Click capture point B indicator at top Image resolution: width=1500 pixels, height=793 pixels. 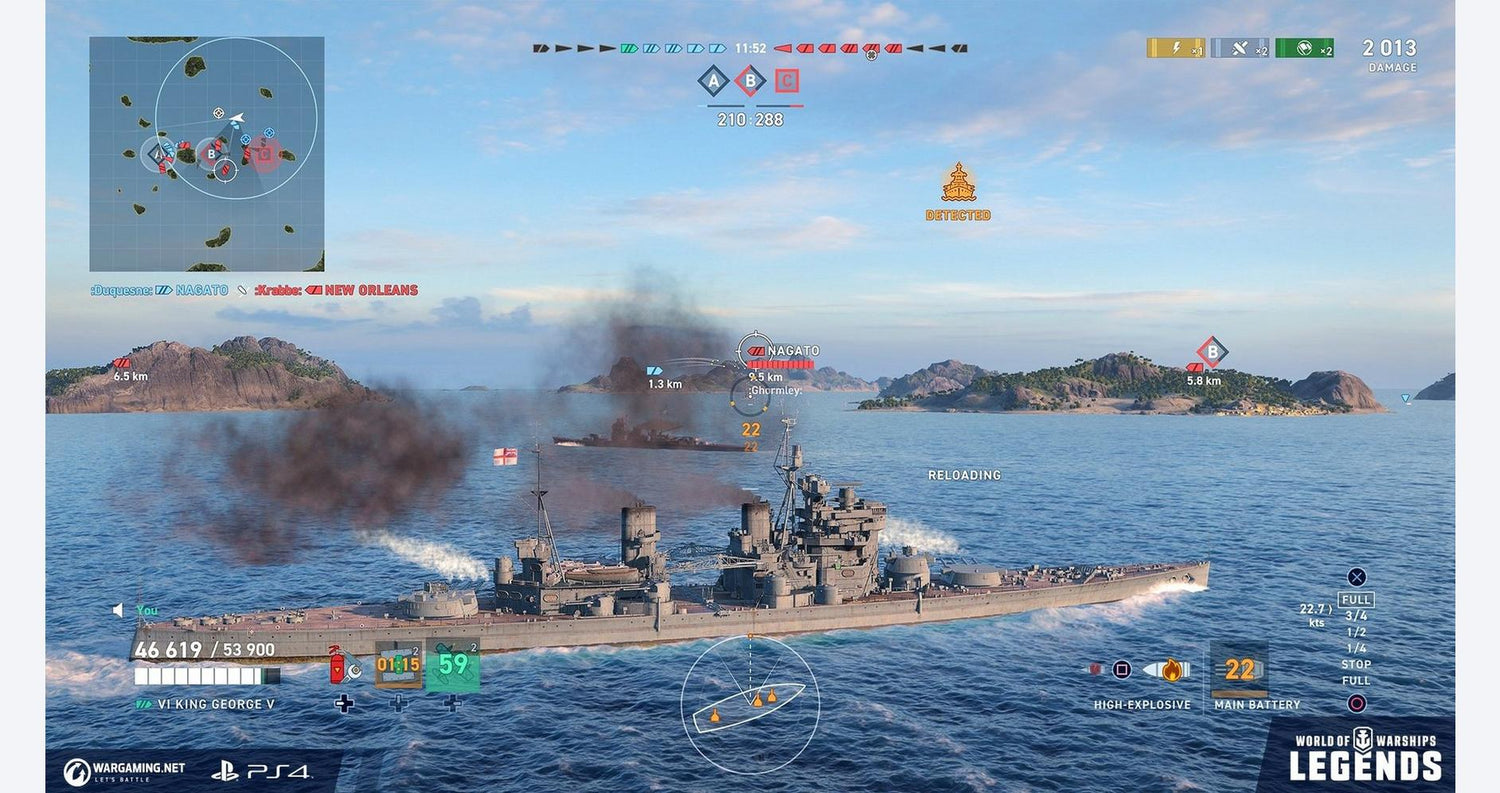pos(750,80)
